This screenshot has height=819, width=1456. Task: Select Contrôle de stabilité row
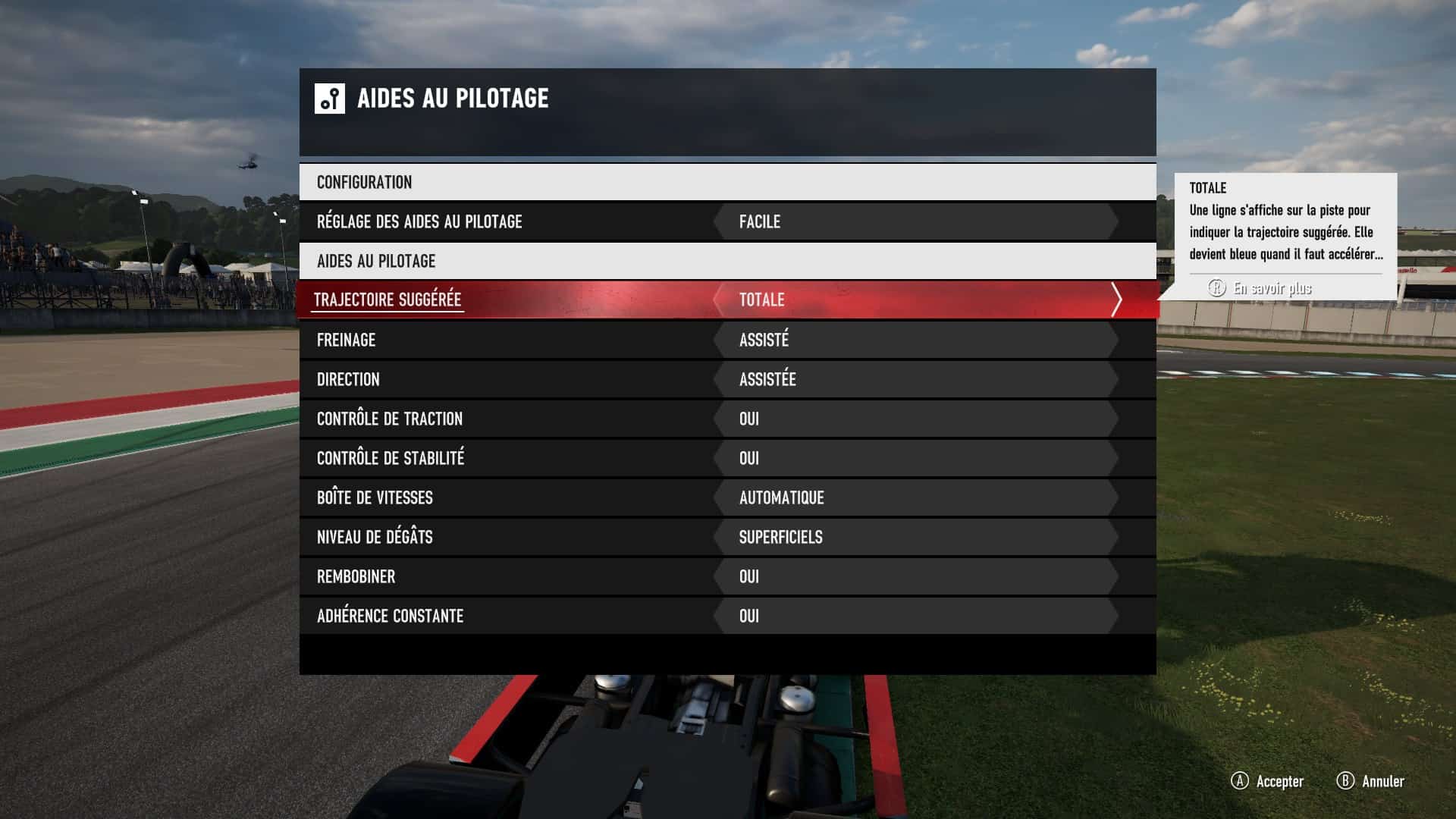391,458
